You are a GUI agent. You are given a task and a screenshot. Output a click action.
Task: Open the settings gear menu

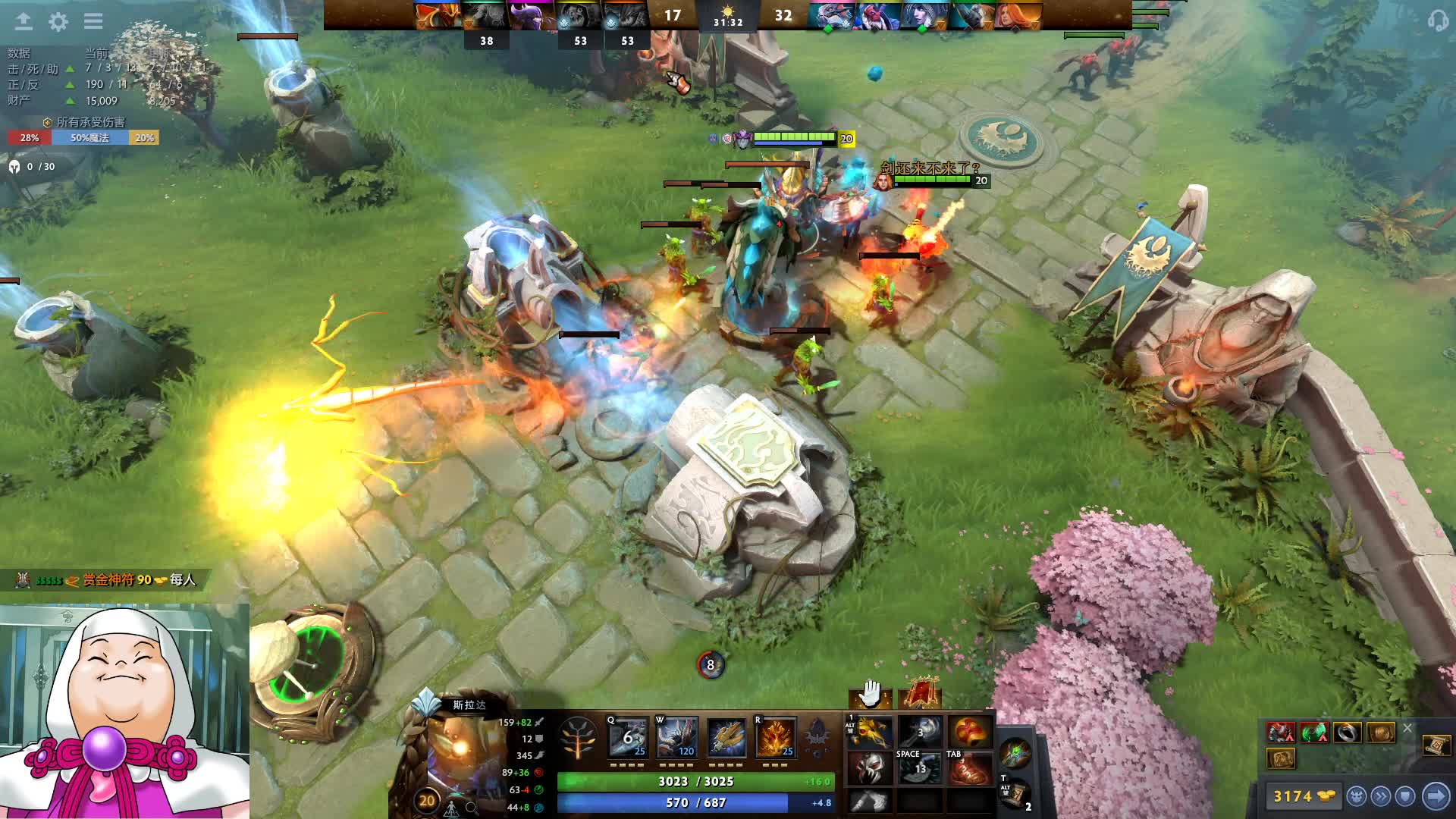pos(58,21)
